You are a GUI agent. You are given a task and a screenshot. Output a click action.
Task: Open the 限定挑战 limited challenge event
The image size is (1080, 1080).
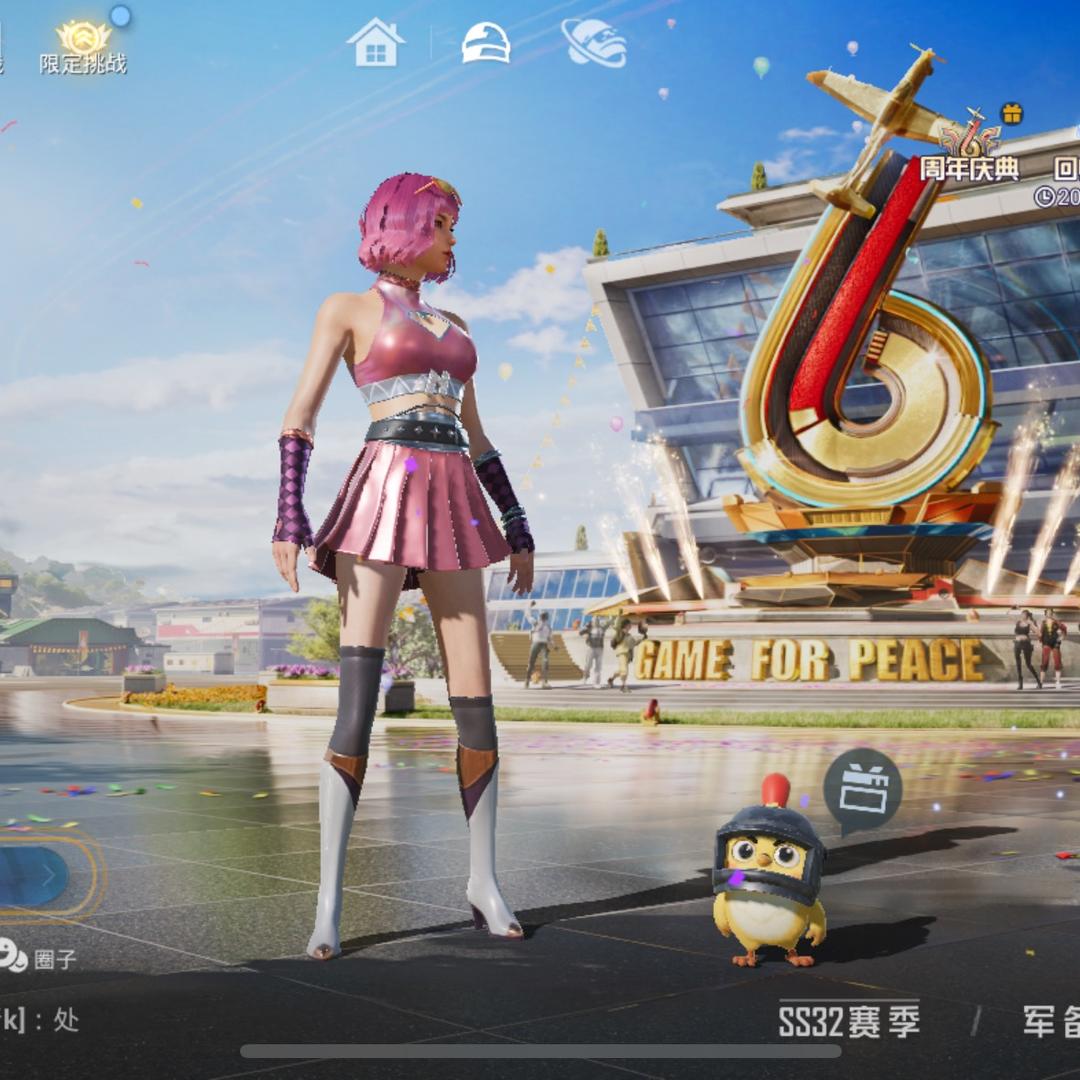coord(83,47)
